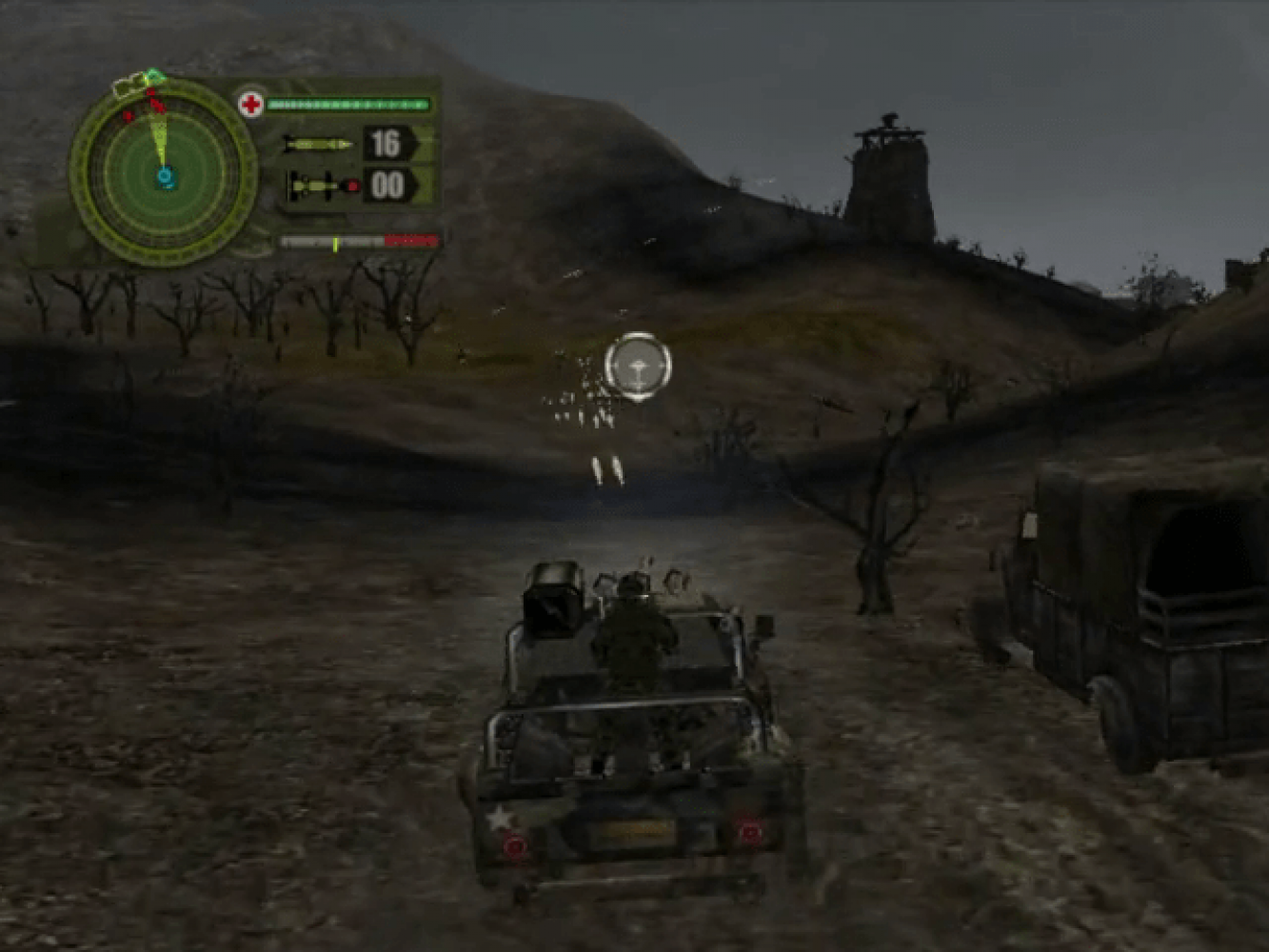The width and height of the screenshot is (1269, 952).
Task: Click the circular aiming reticle
Action: click(637, 364)
